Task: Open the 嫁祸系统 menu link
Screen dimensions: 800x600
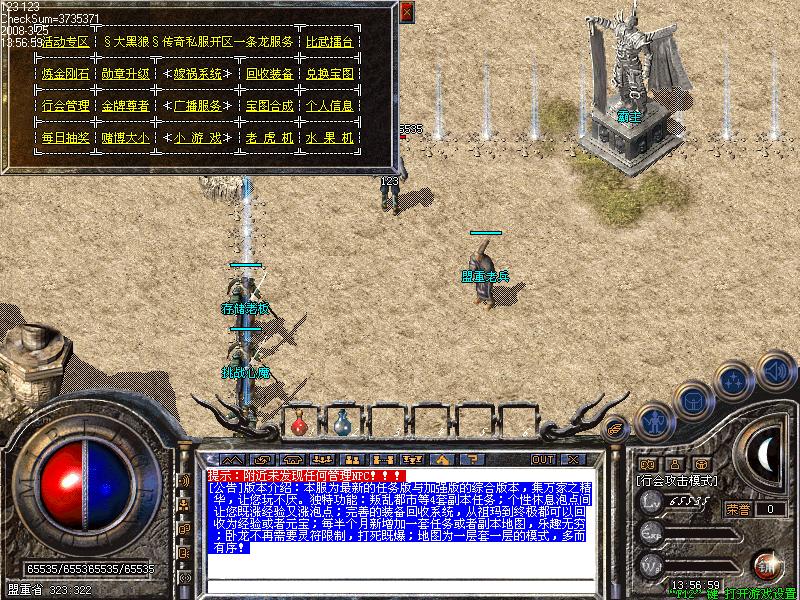Action: pos(197,74)
